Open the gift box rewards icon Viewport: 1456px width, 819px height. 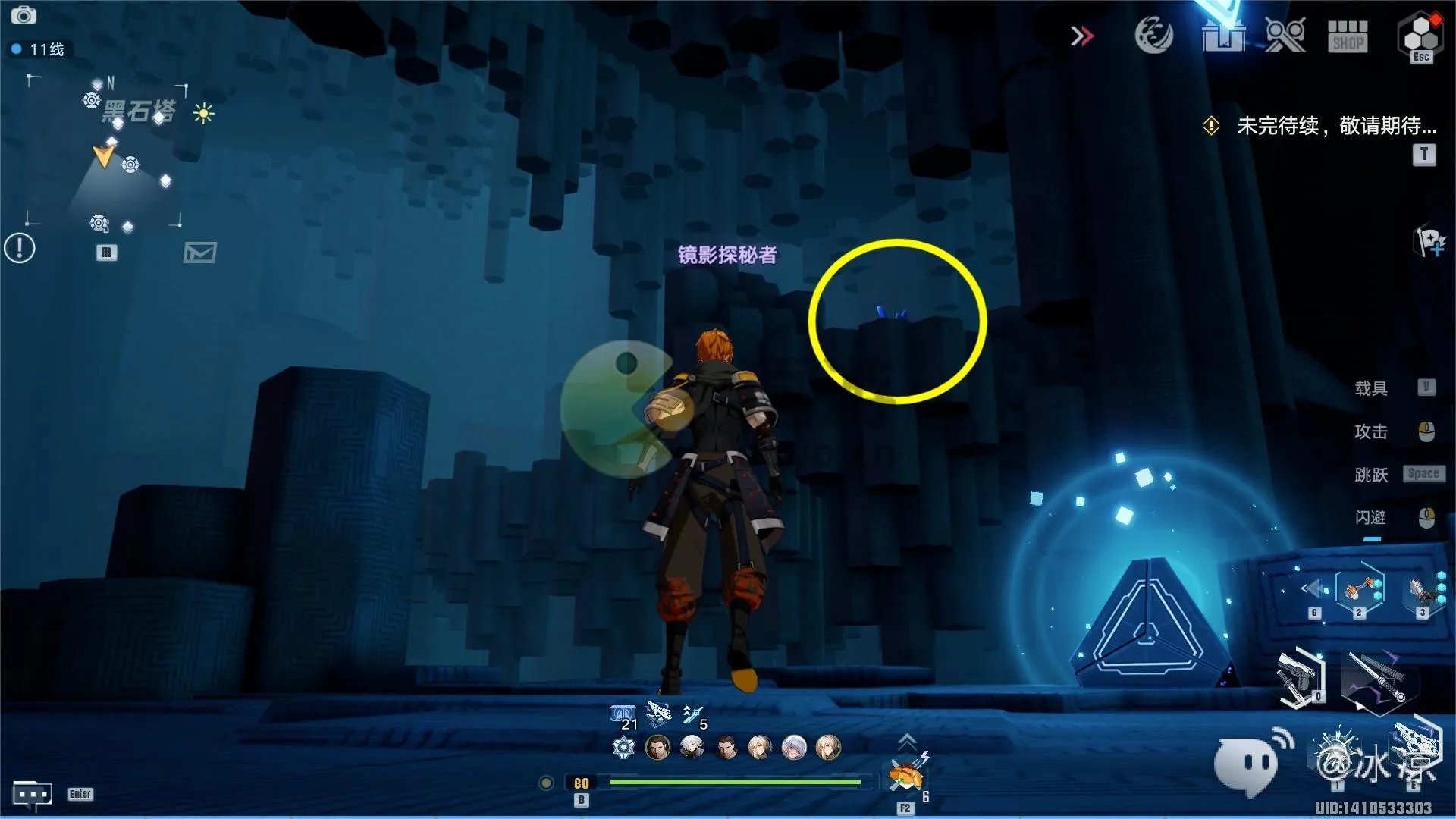click(1223, 36)
